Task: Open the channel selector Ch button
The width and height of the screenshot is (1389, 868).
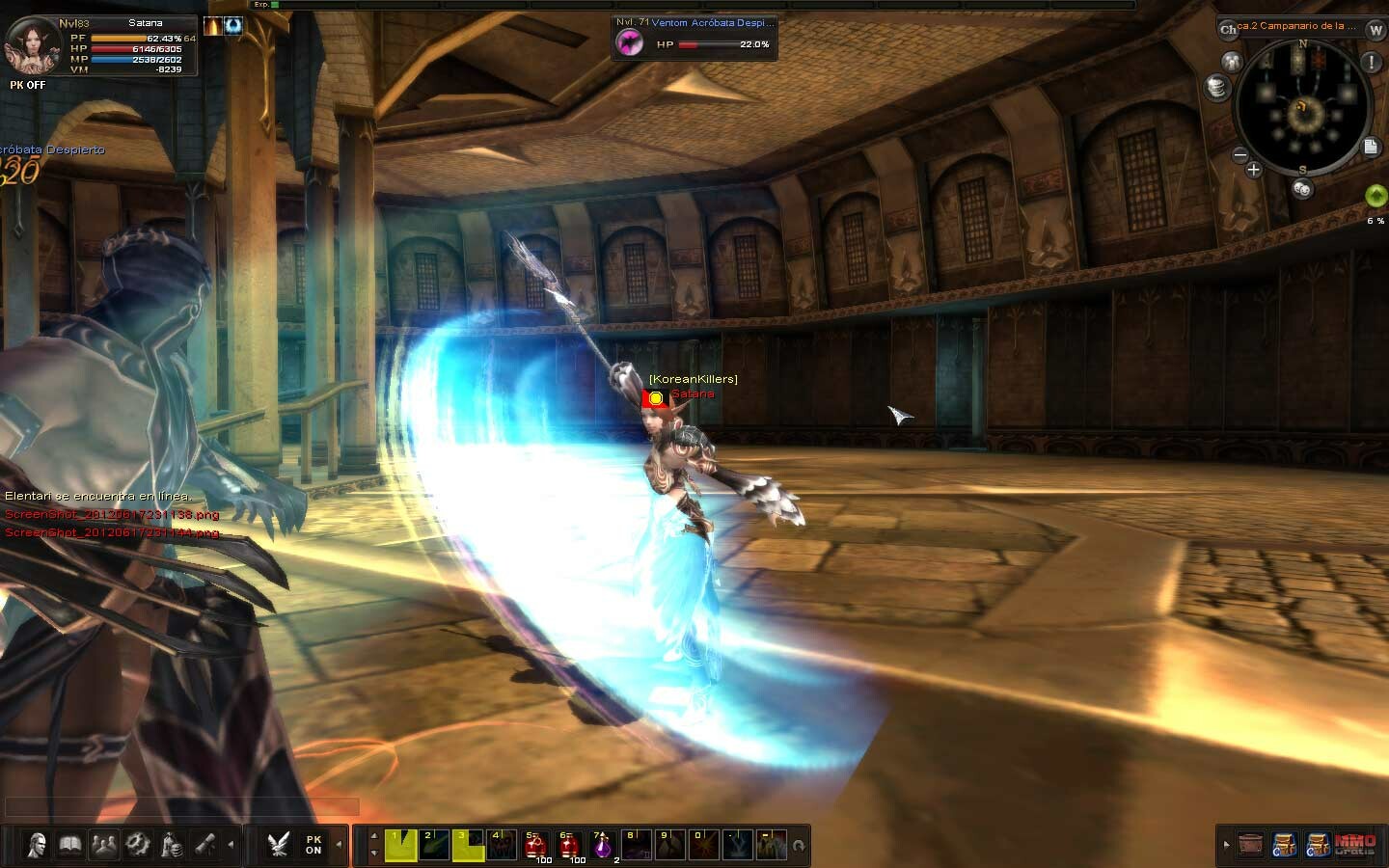Action: pos(1228,29)
